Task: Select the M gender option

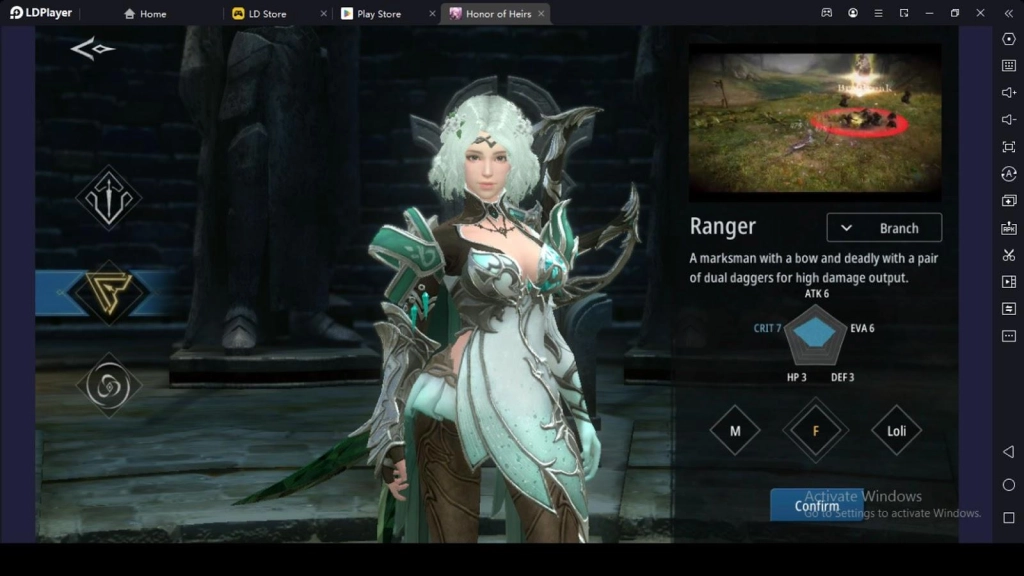Action: [x=735, y=431]
